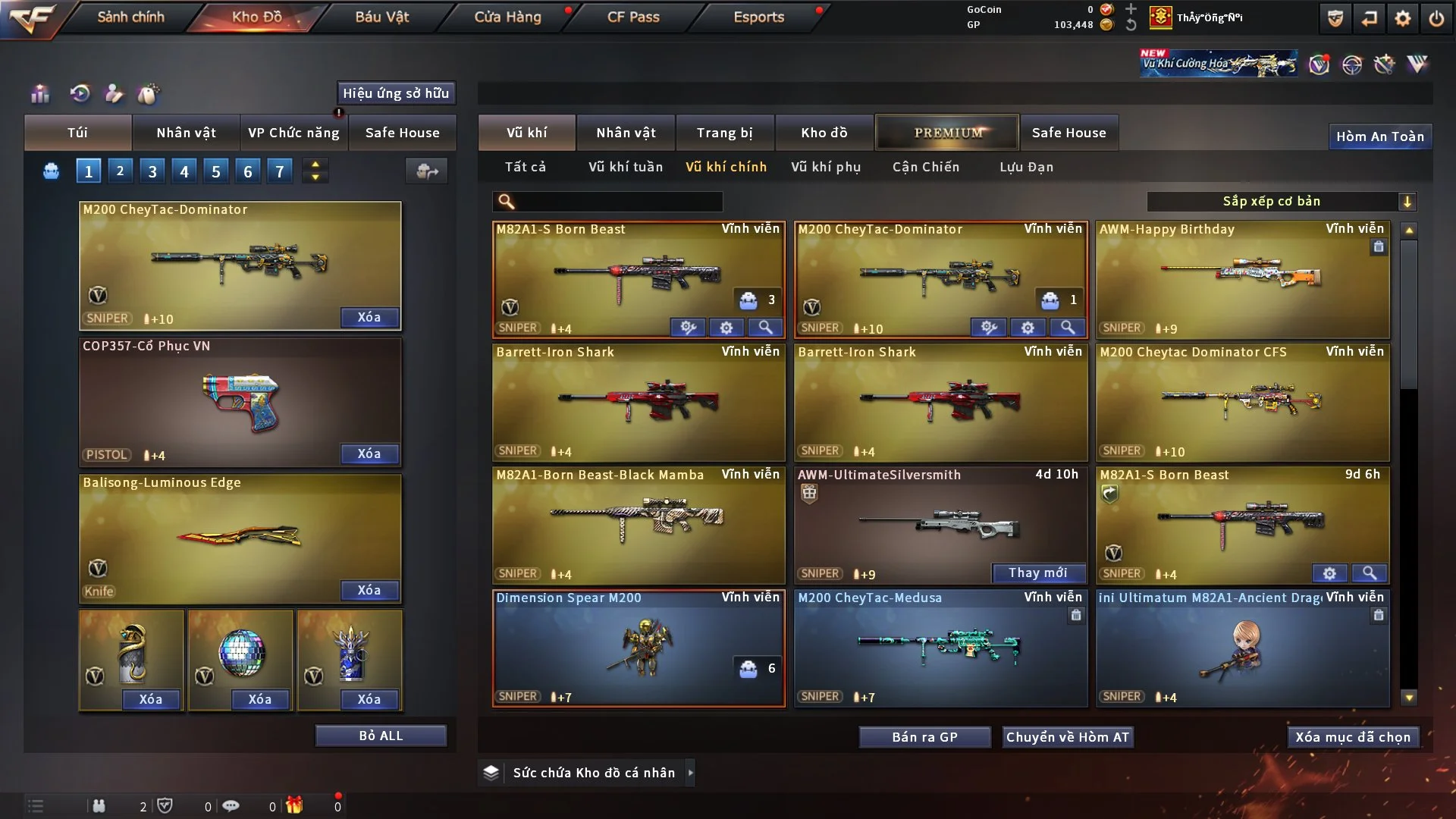1456x819 pixels.
Task: Unequip everything with Bỏ ALL
Action: [381, 736]
